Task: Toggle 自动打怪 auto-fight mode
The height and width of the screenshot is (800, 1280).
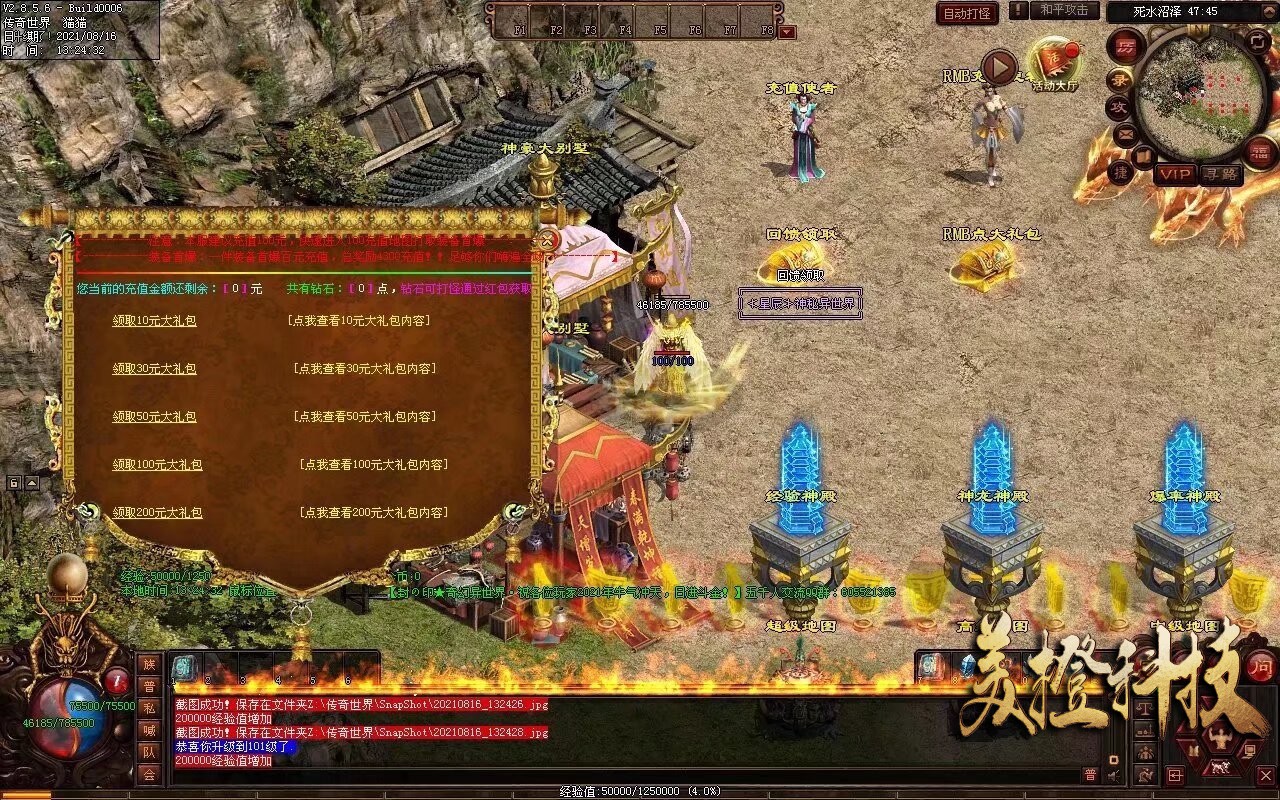Action: coord(967,14)
